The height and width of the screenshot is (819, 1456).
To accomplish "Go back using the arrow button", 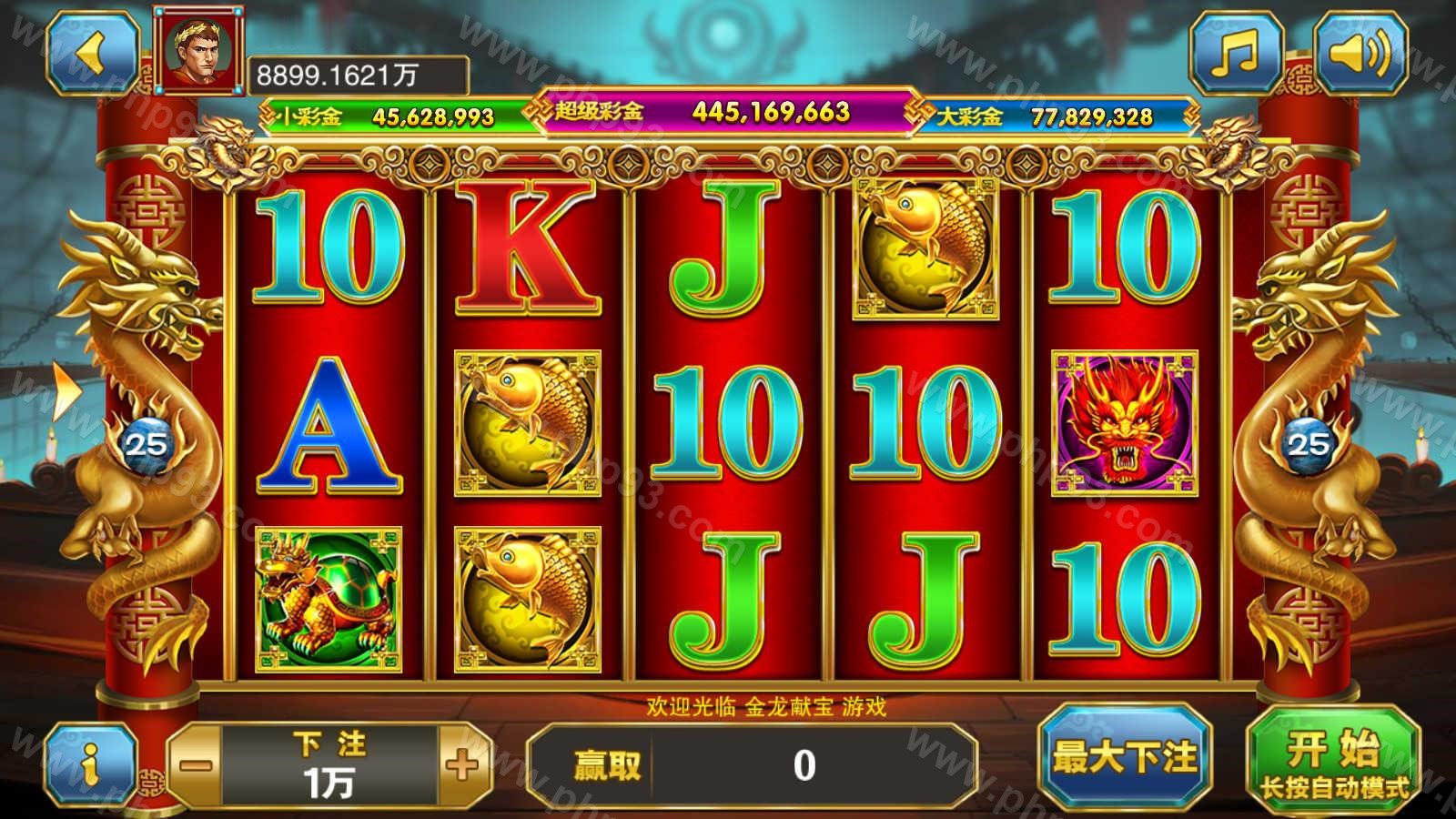I will coord(92,54).
